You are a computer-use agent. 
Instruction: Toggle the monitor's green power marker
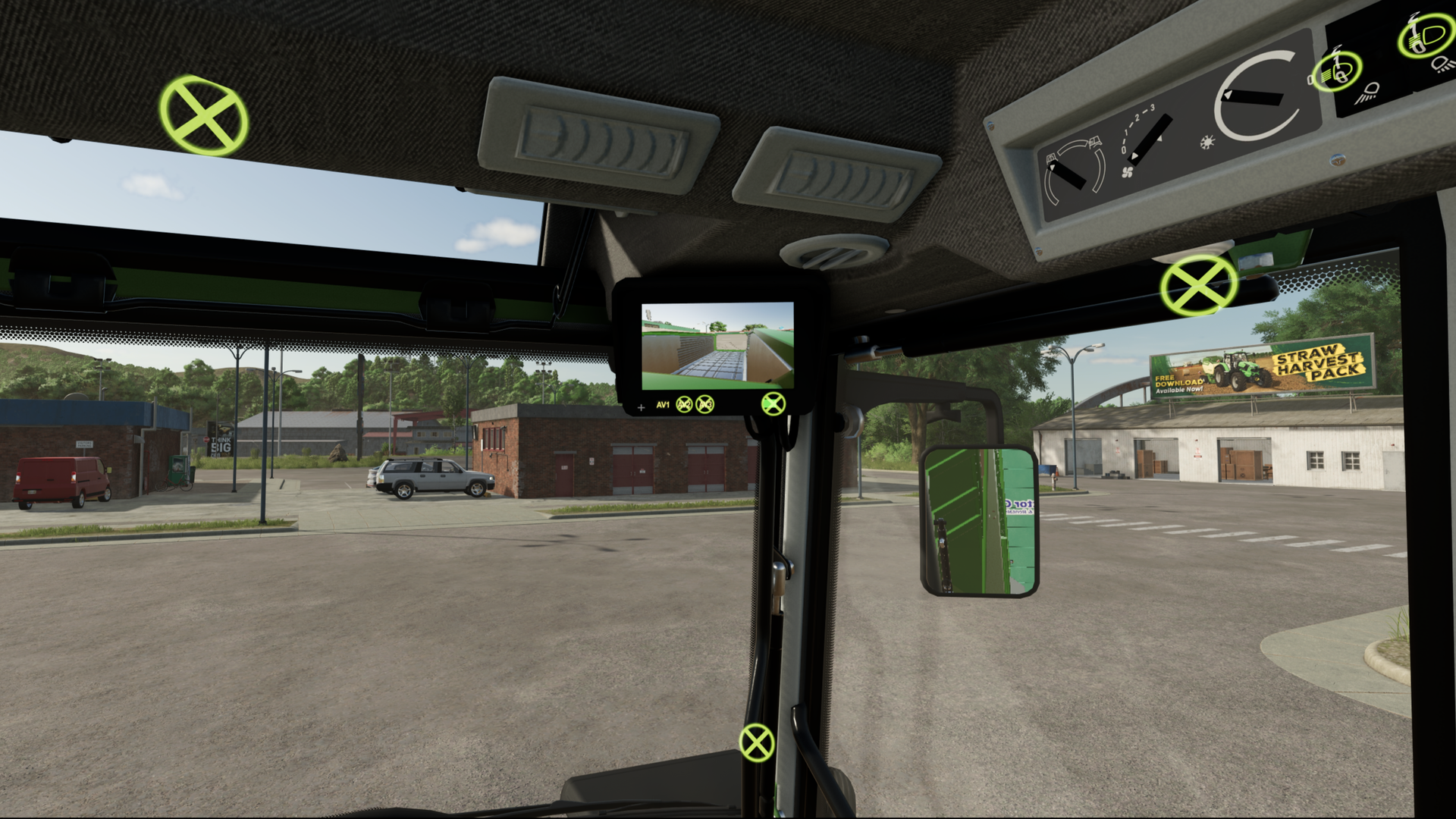pos(773,404)
